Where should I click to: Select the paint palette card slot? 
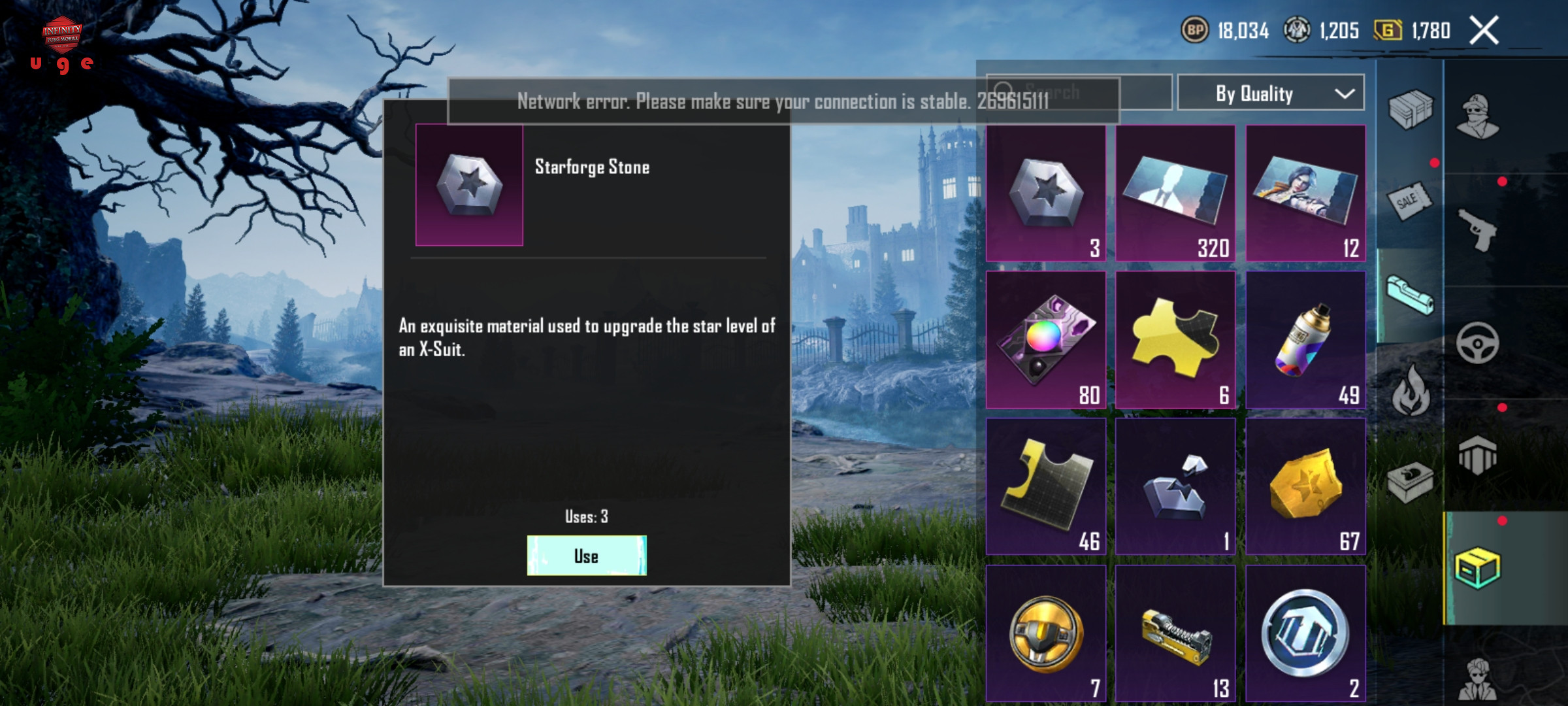coord(1045,340)
